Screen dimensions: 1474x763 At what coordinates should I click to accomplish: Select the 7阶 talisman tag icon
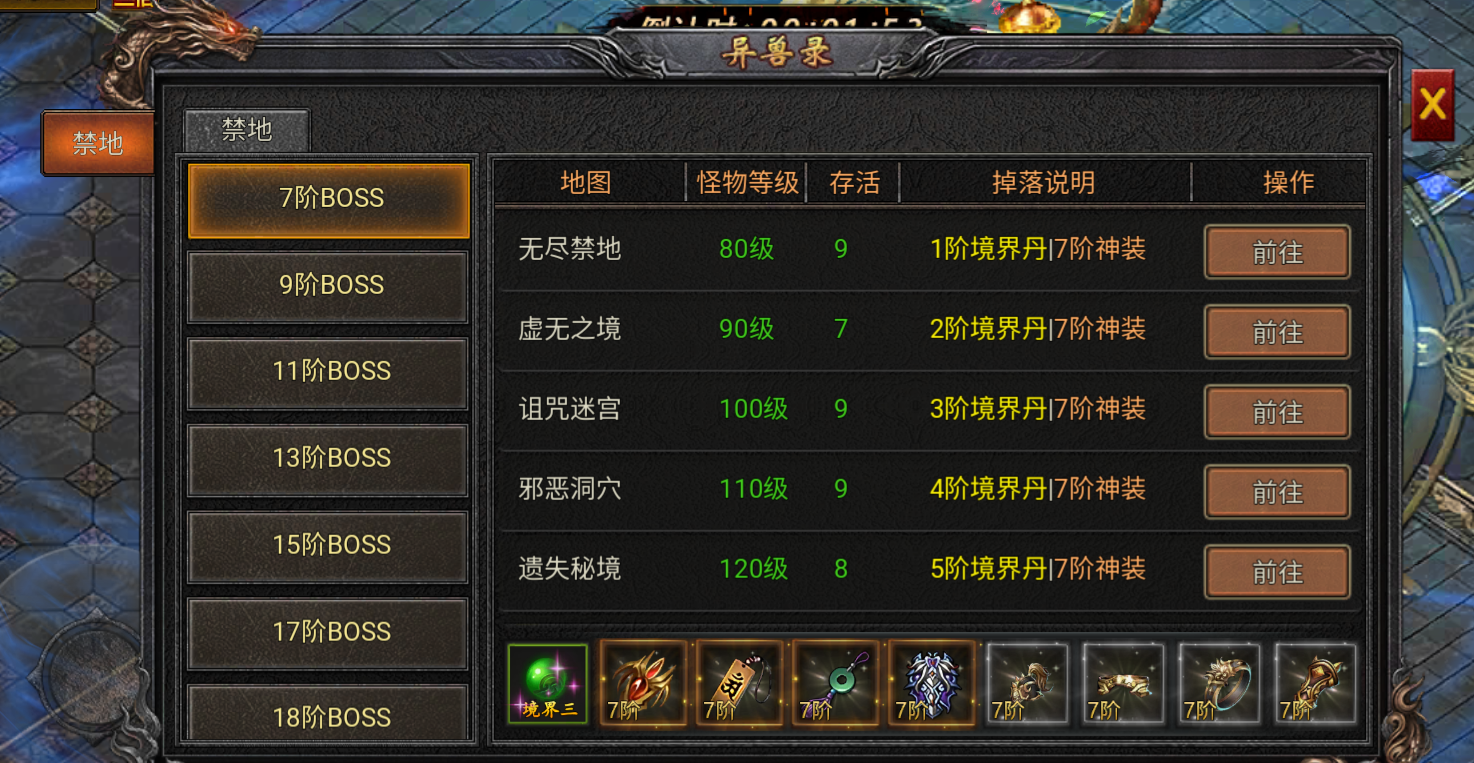pos(740,683)
